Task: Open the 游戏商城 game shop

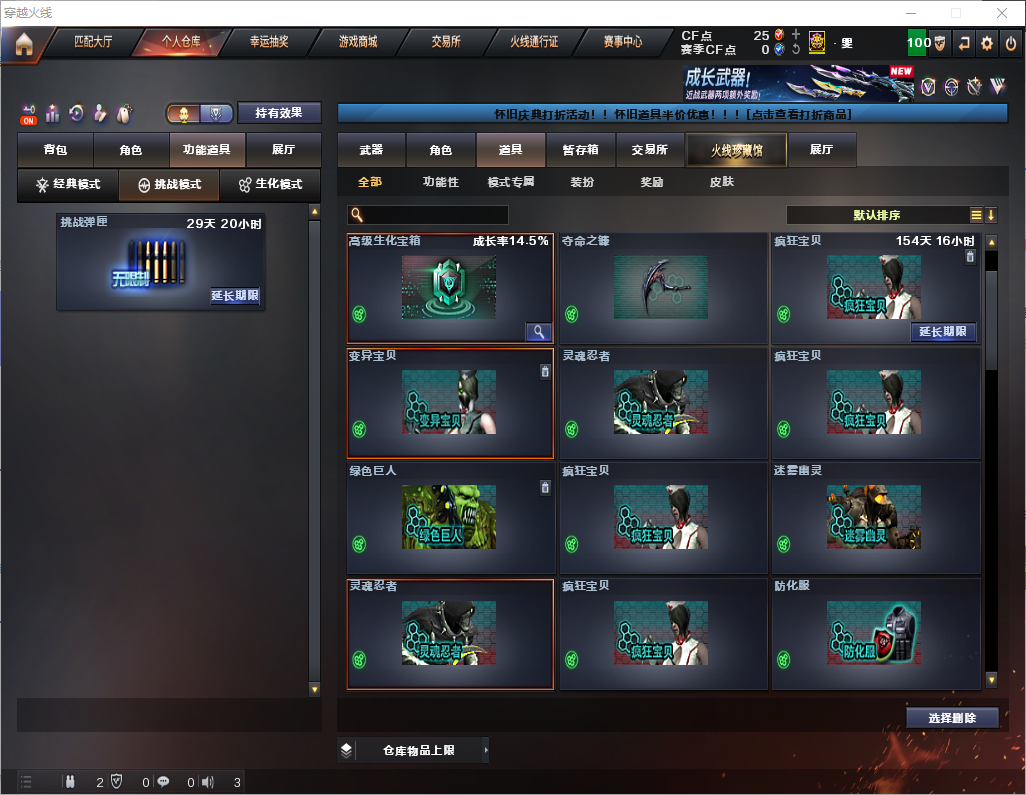Action: 357,42
